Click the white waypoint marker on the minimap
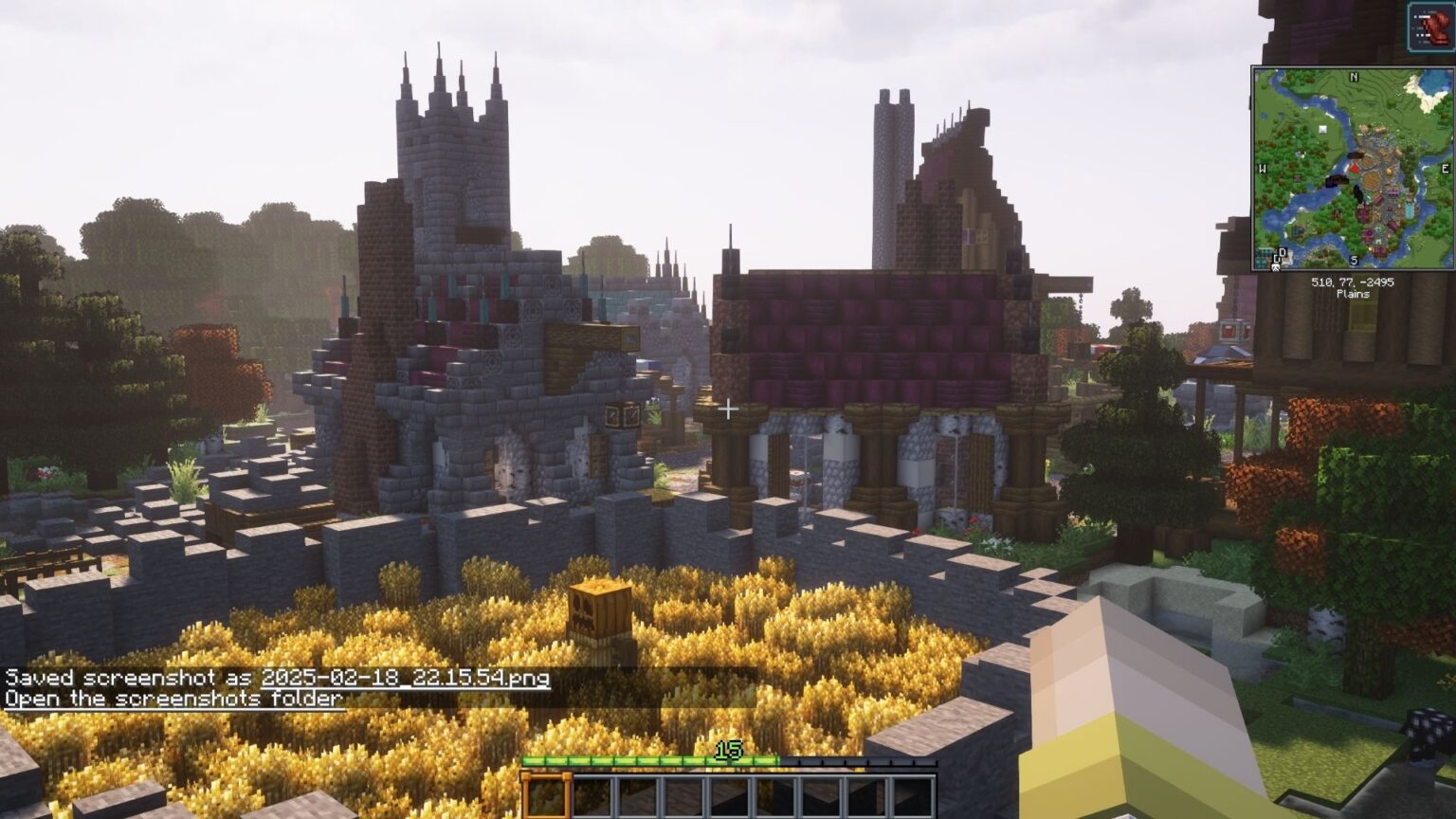 [1322, 131]
